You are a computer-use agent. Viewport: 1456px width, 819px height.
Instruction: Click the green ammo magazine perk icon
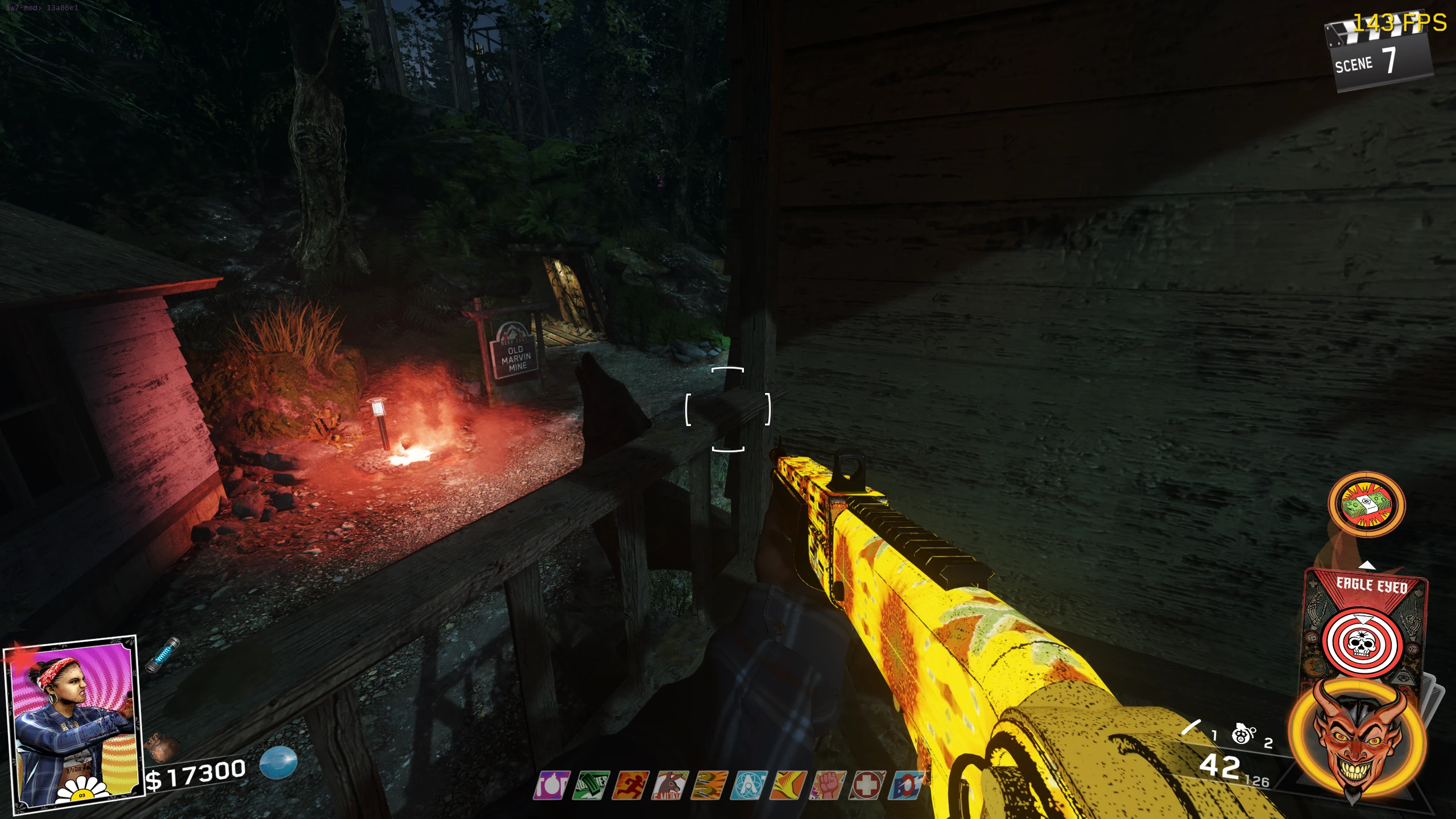[591, 785]
